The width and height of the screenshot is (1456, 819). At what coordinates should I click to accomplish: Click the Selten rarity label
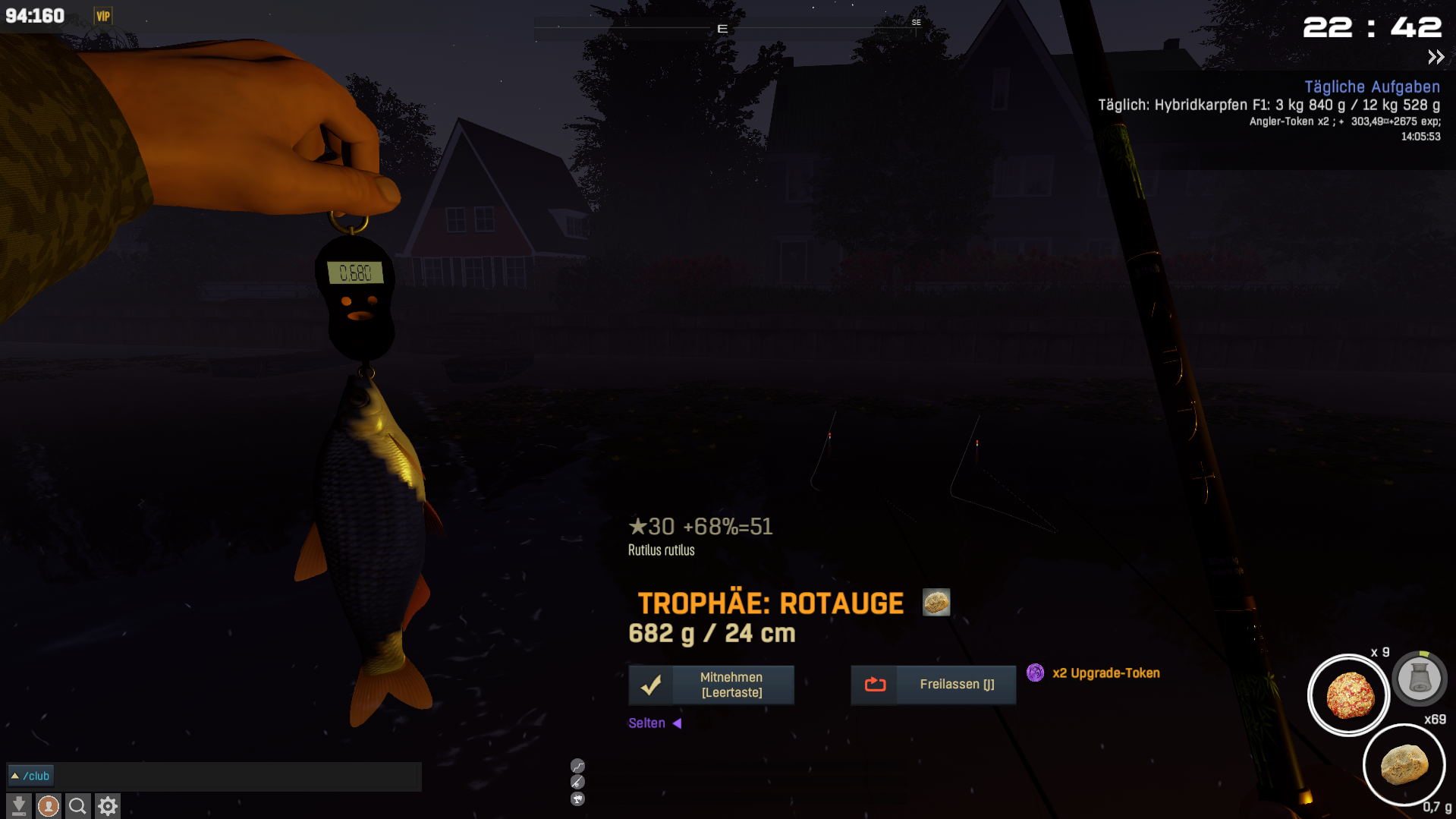[x=647, y=723]
